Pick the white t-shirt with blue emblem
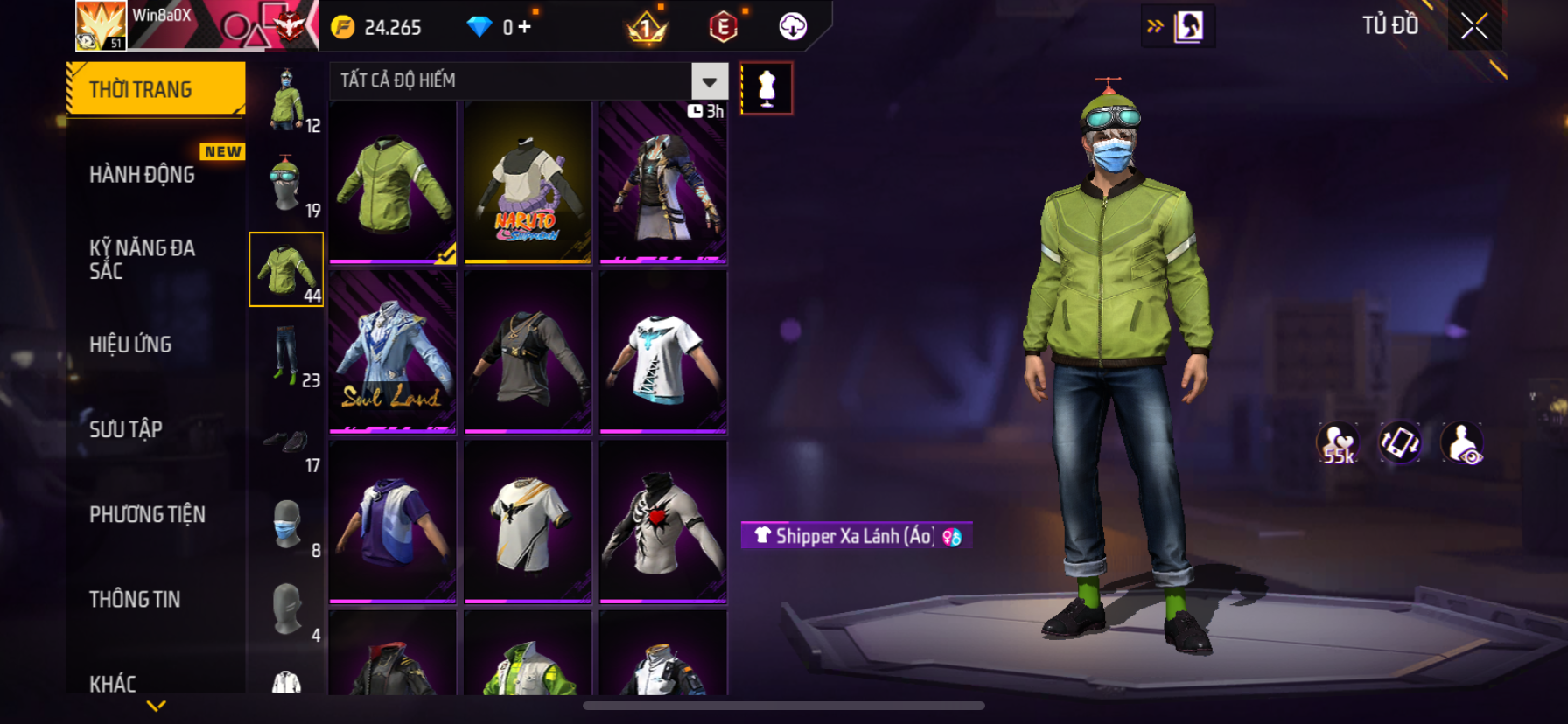The height and width of the screenshot is (724, 1568). (x=663, y=352)
